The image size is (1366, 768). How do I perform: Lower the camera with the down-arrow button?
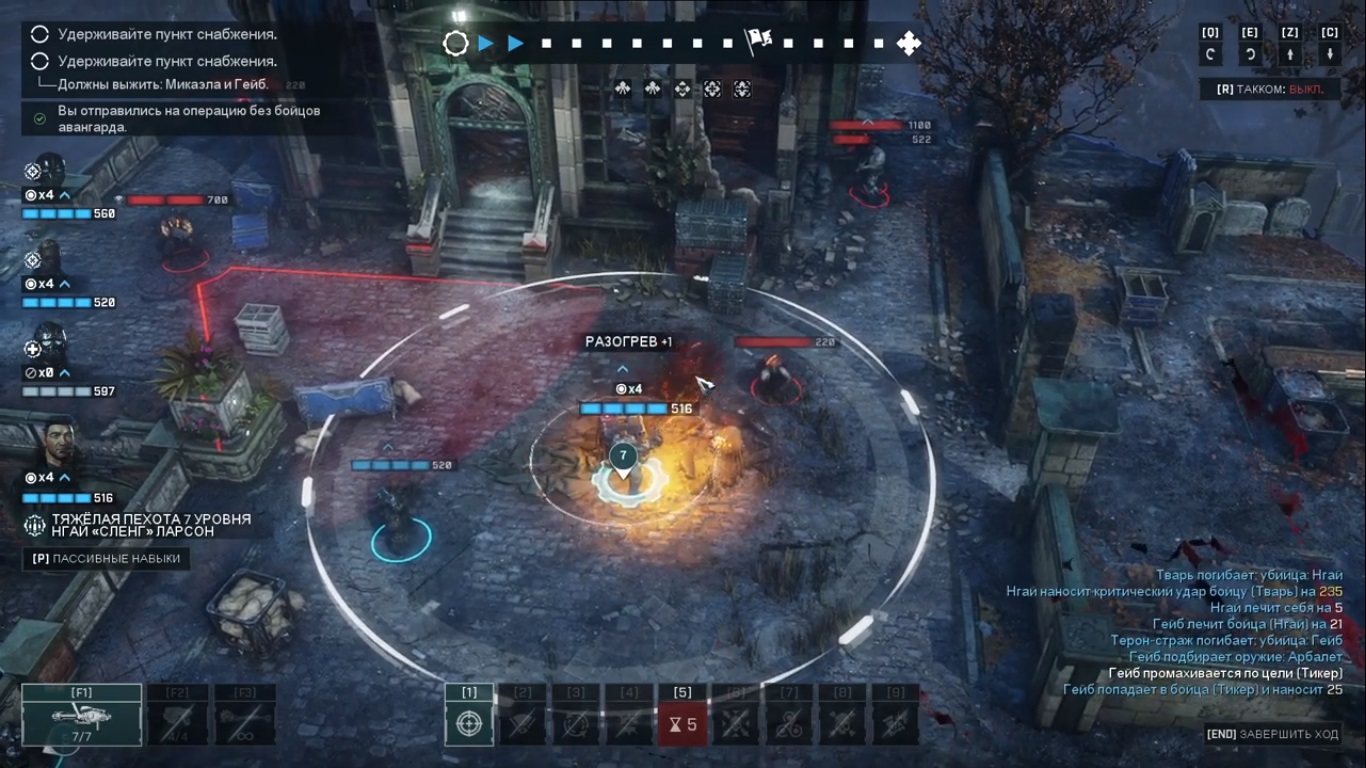1330,55
